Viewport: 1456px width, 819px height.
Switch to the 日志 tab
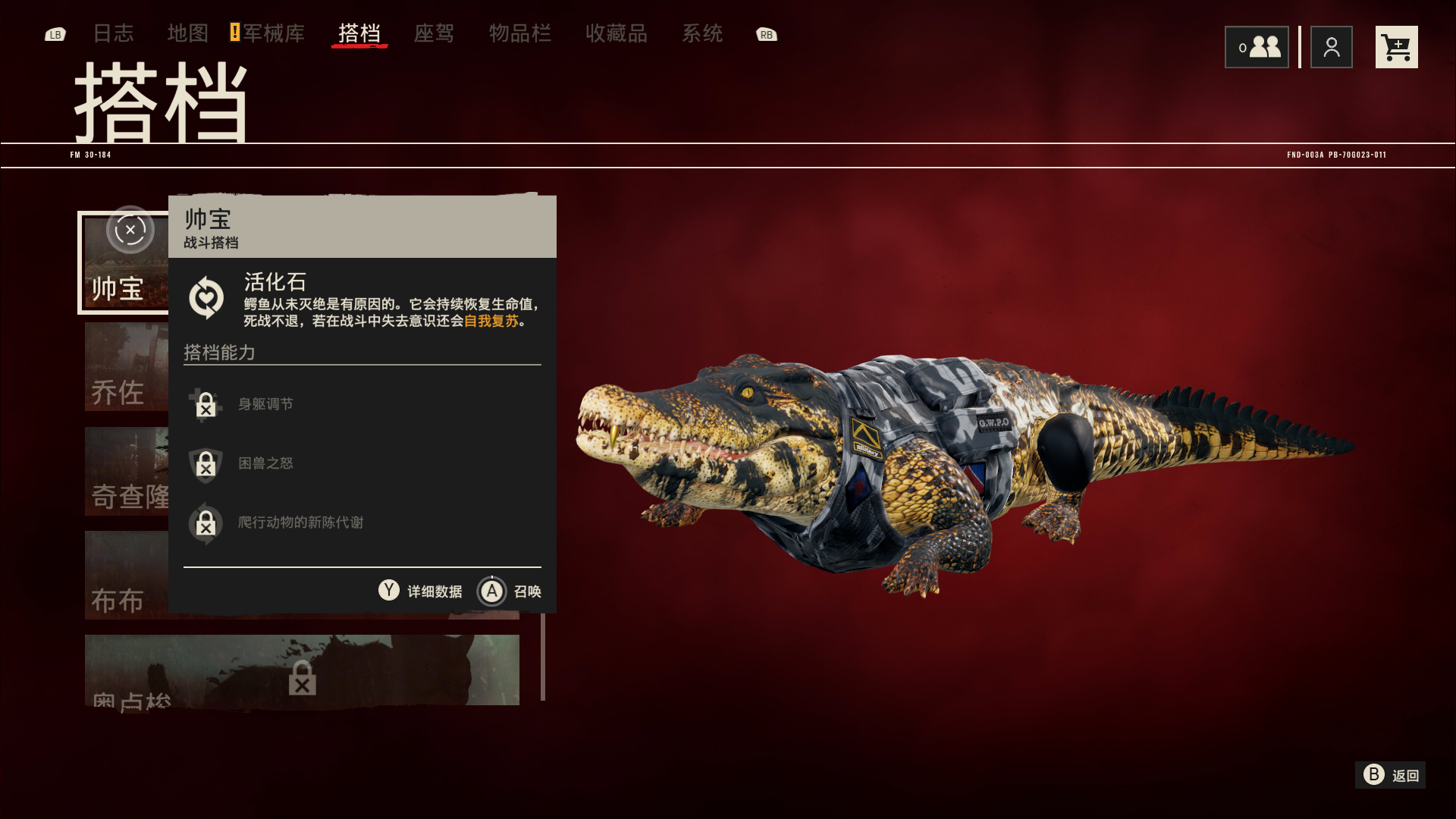click(x=113, y=33)
